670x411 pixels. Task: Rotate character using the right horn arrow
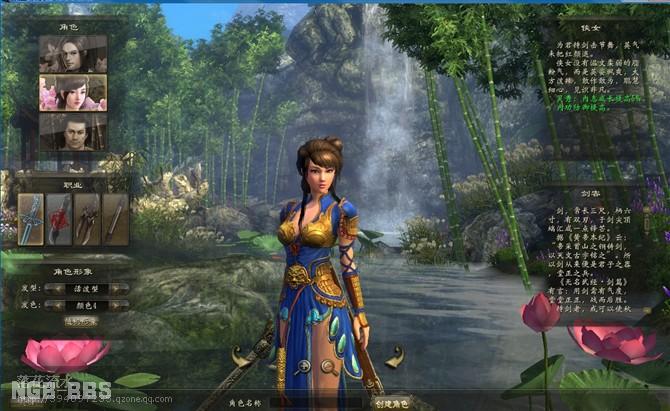[394, 355]
